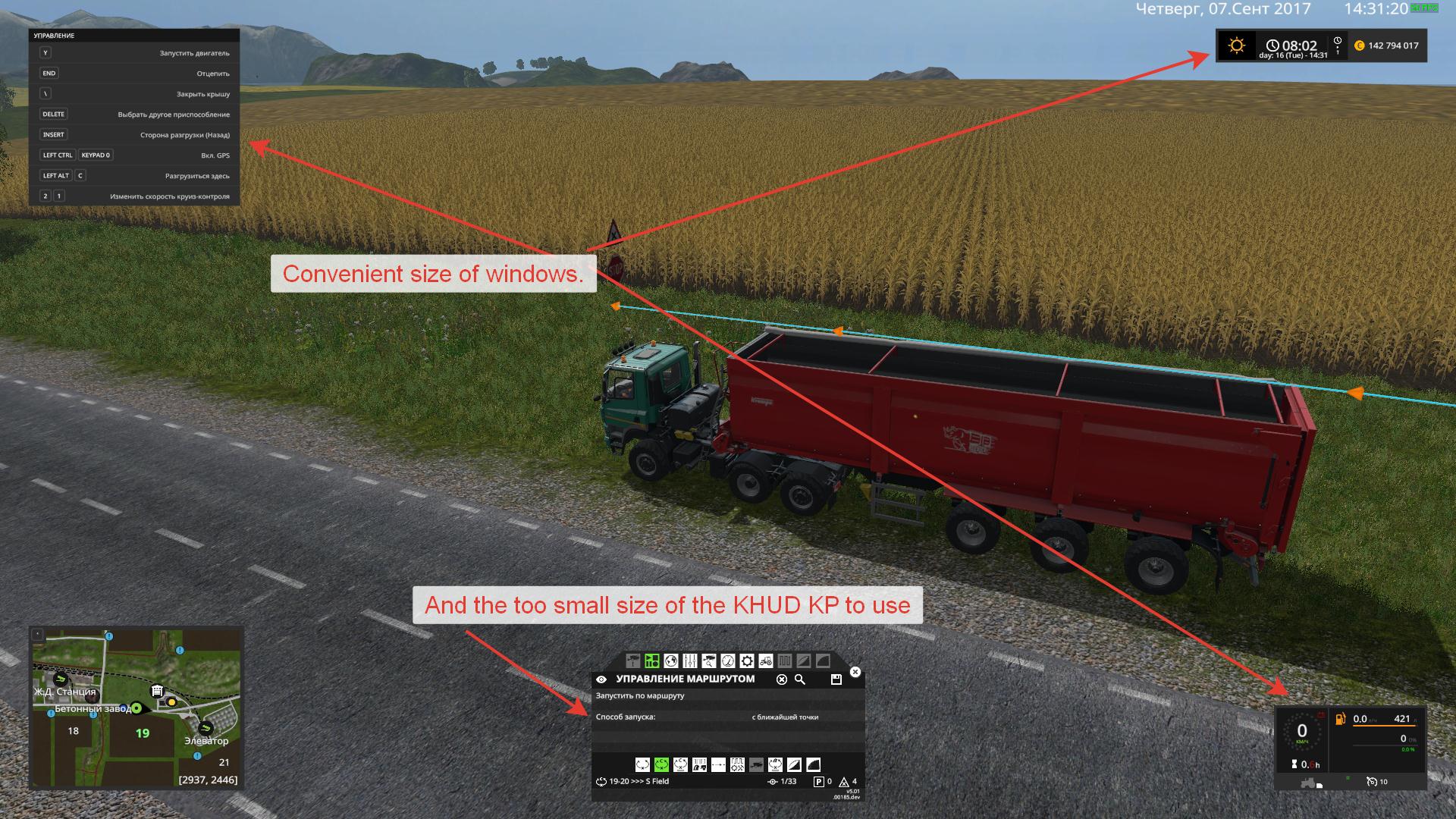This screenshot has height=819, width=1456.
Task: Select the combine search icon in top toolbar
Action: [x=709, y=661]
